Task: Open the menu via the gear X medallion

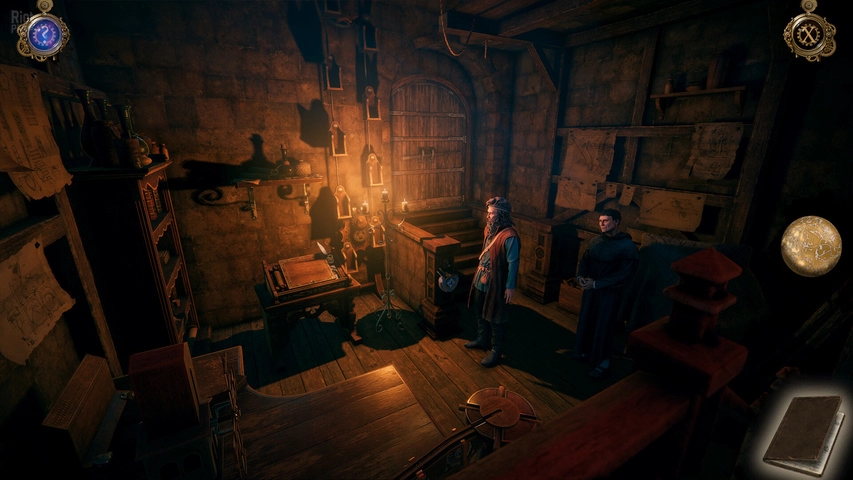Action: pyautogui.click(x=809, y=35)
